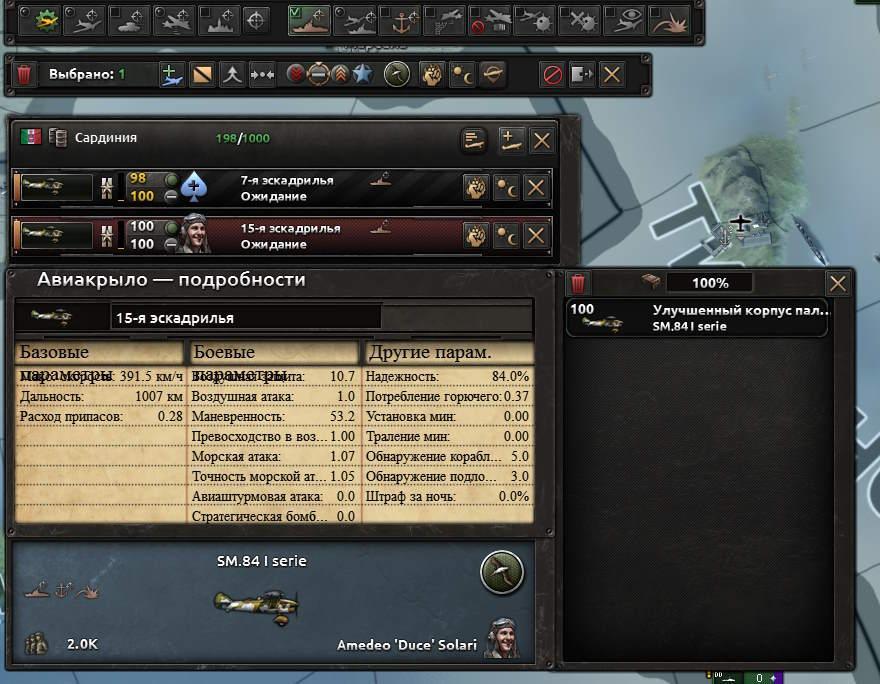
Task: Toggle day/night missions for the 15th squadron
Action: [507, 236]
